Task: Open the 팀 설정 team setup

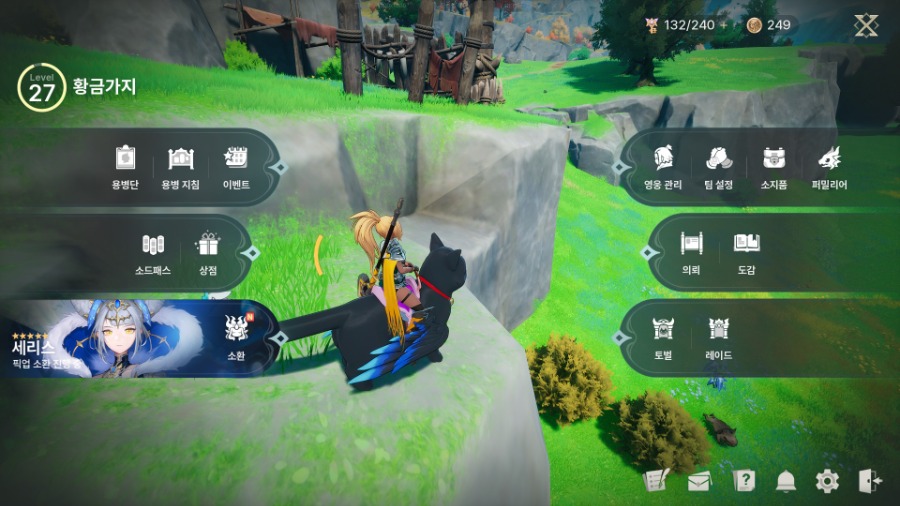Action: [x=719, y=165]
